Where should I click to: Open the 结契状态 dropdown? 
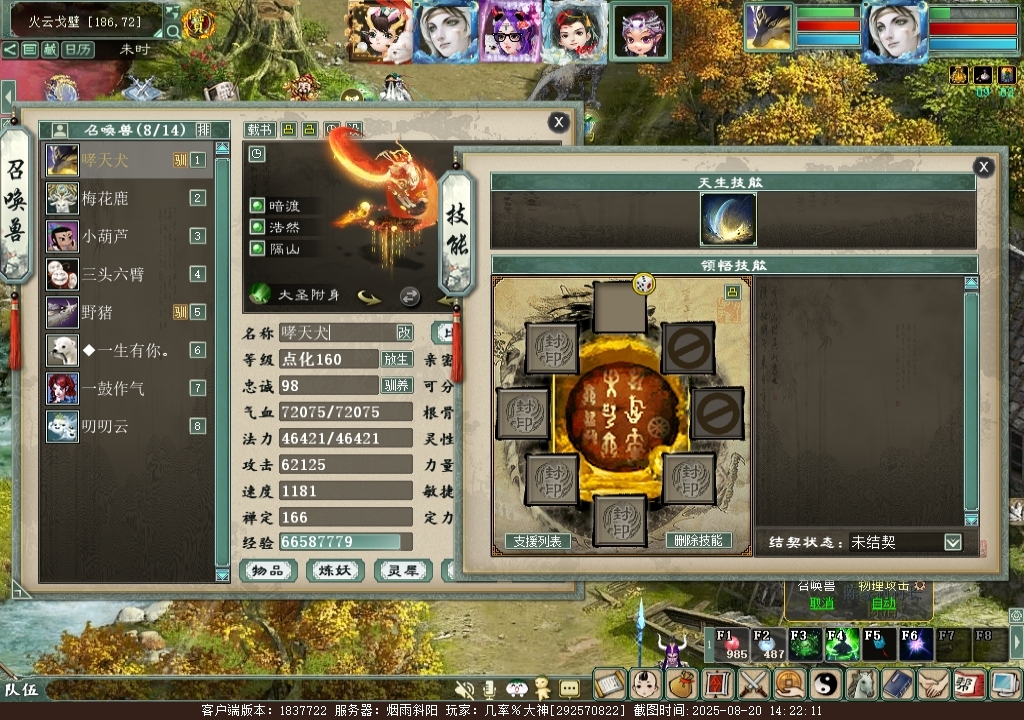tap(952, 542)
